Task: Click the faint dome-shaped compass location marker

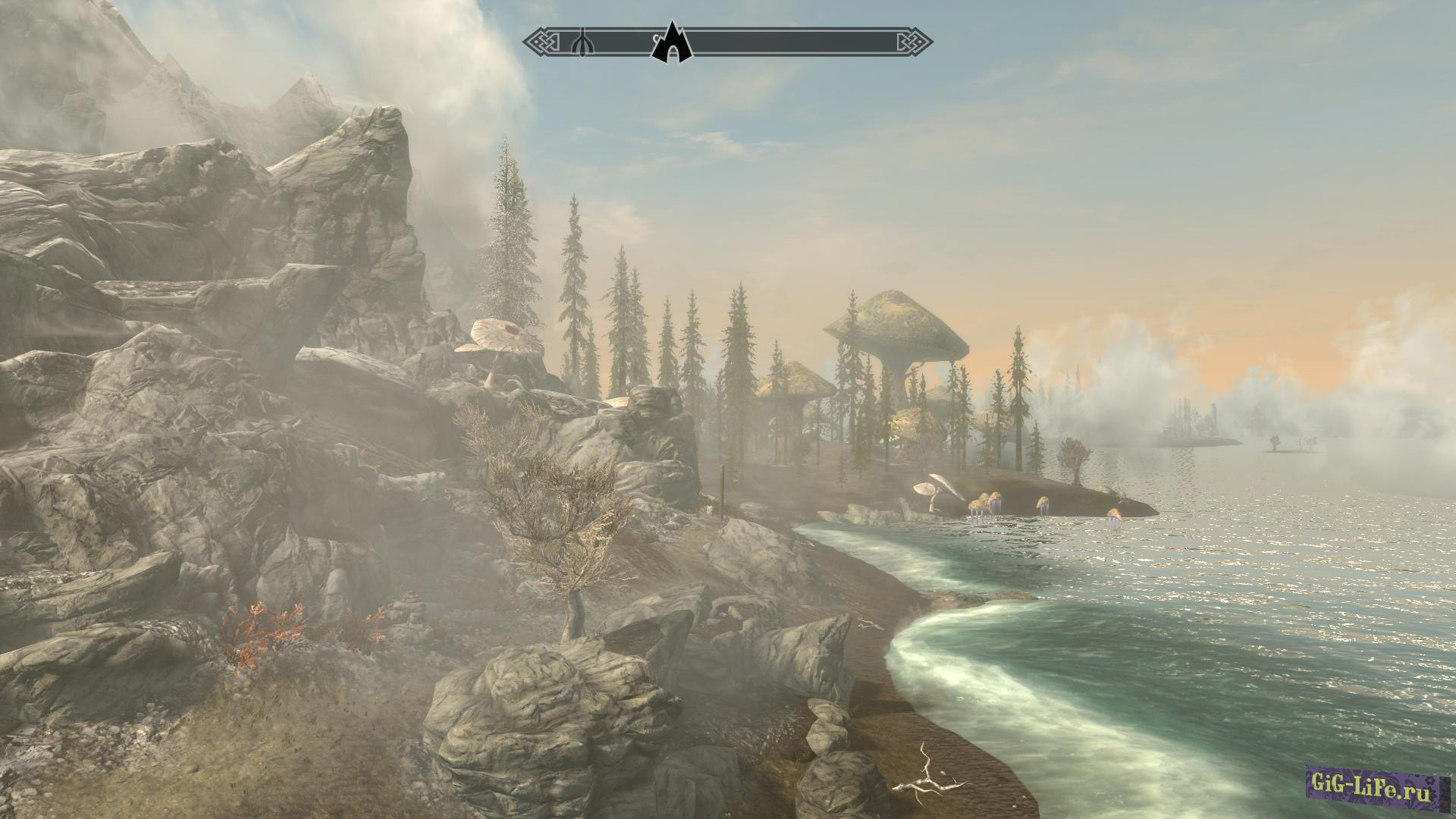Action: click(x=581, y=42)
